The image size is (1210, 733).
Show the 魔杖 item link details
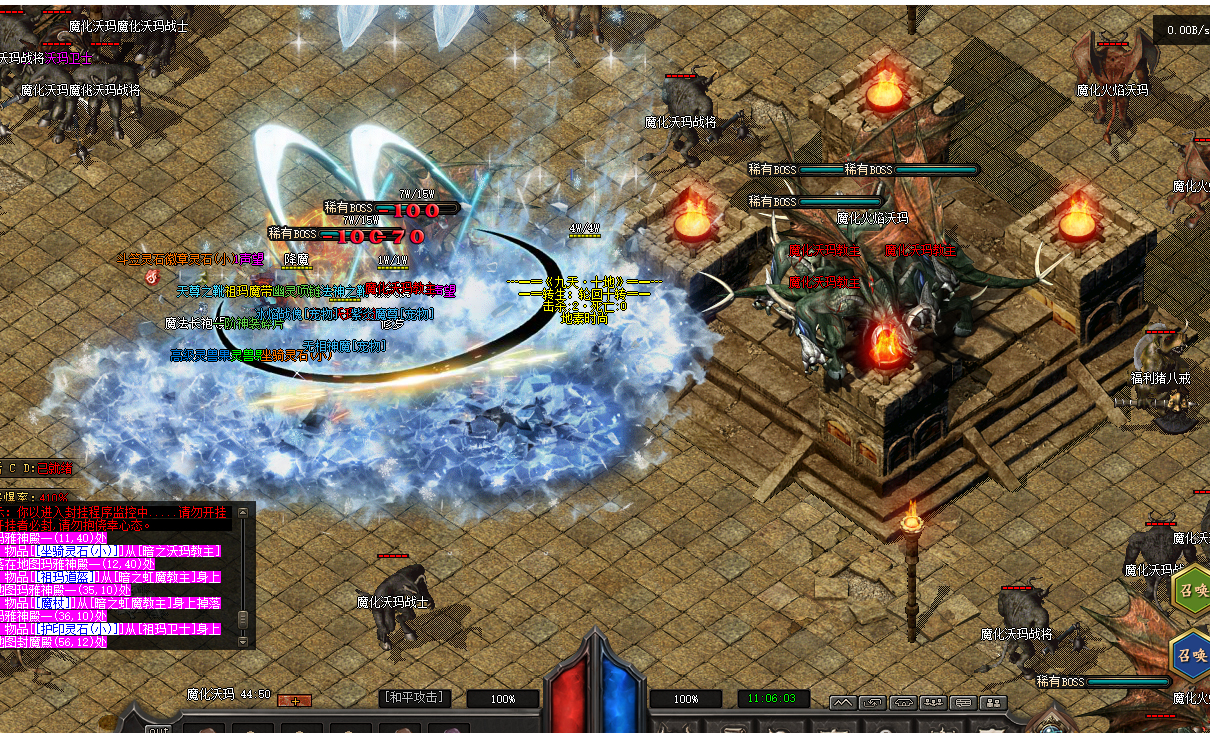[x=56, y=603]
